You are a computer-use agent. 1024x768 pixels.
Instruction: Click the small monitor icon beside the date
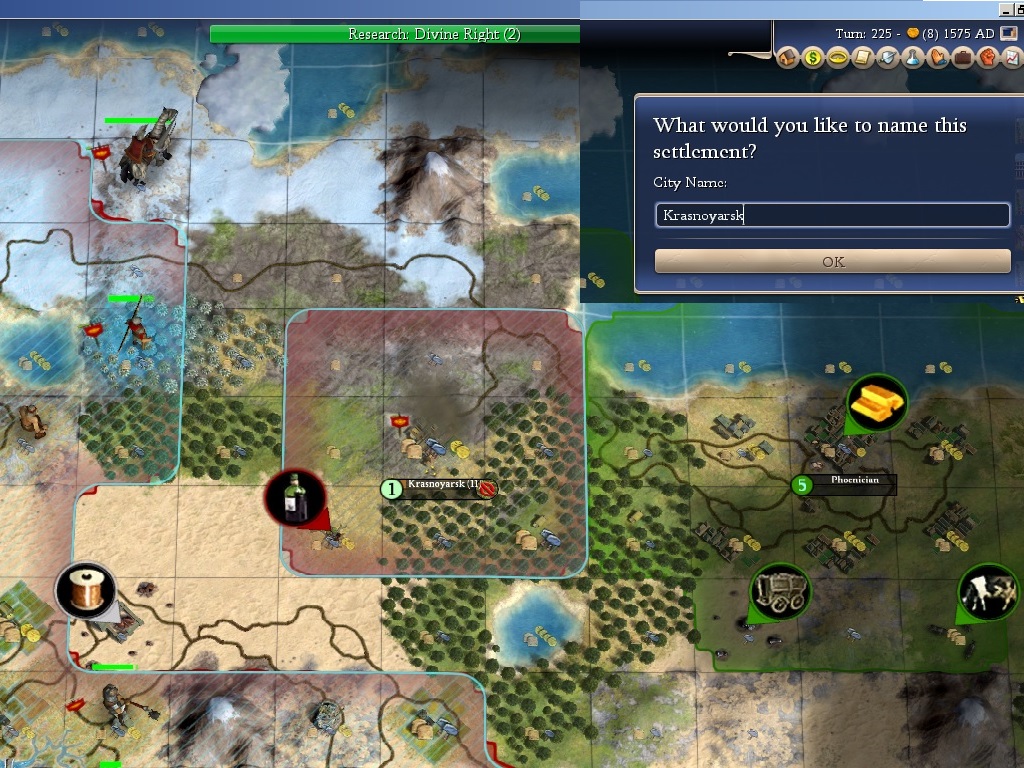(1010, 33)
